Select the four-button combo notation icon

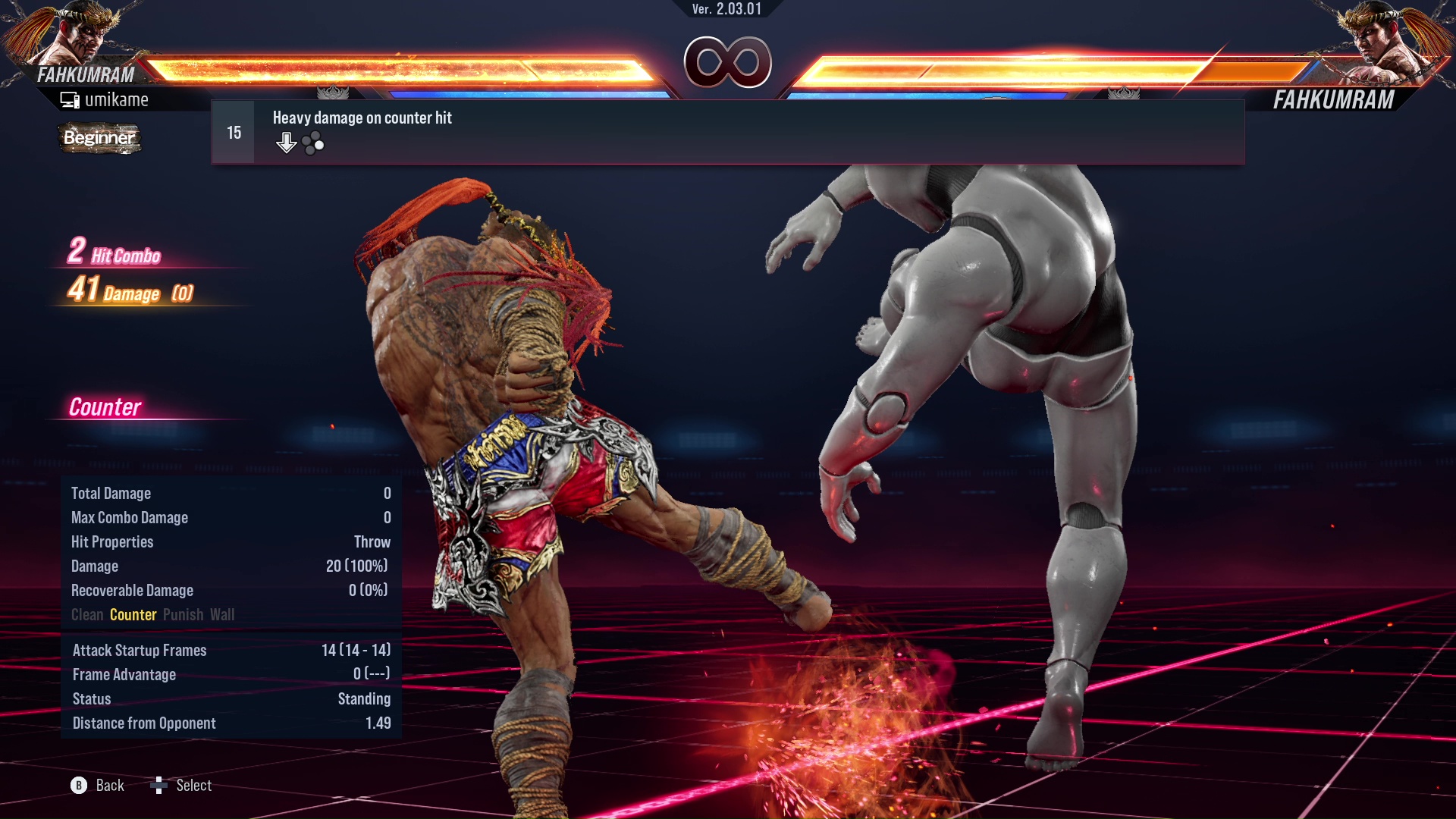click(x=312, y=142)
